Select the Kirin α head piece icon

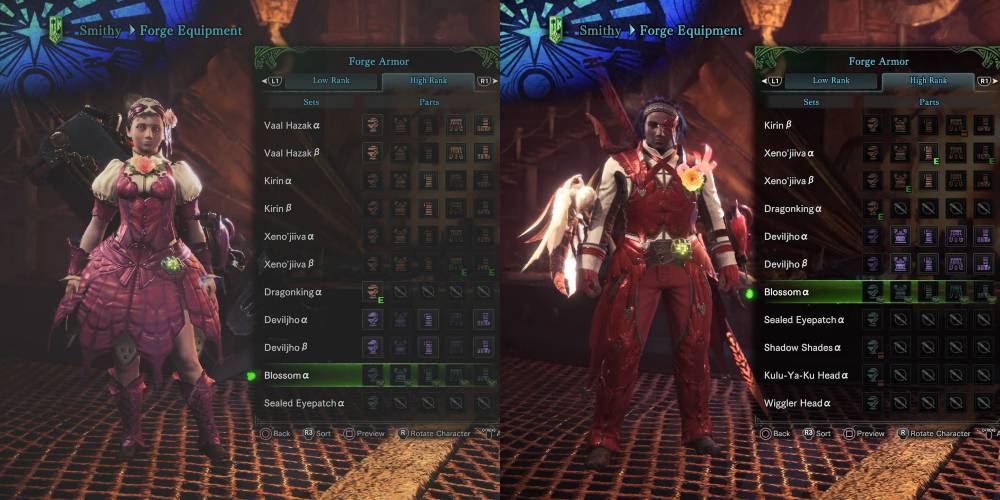[373, 181]
